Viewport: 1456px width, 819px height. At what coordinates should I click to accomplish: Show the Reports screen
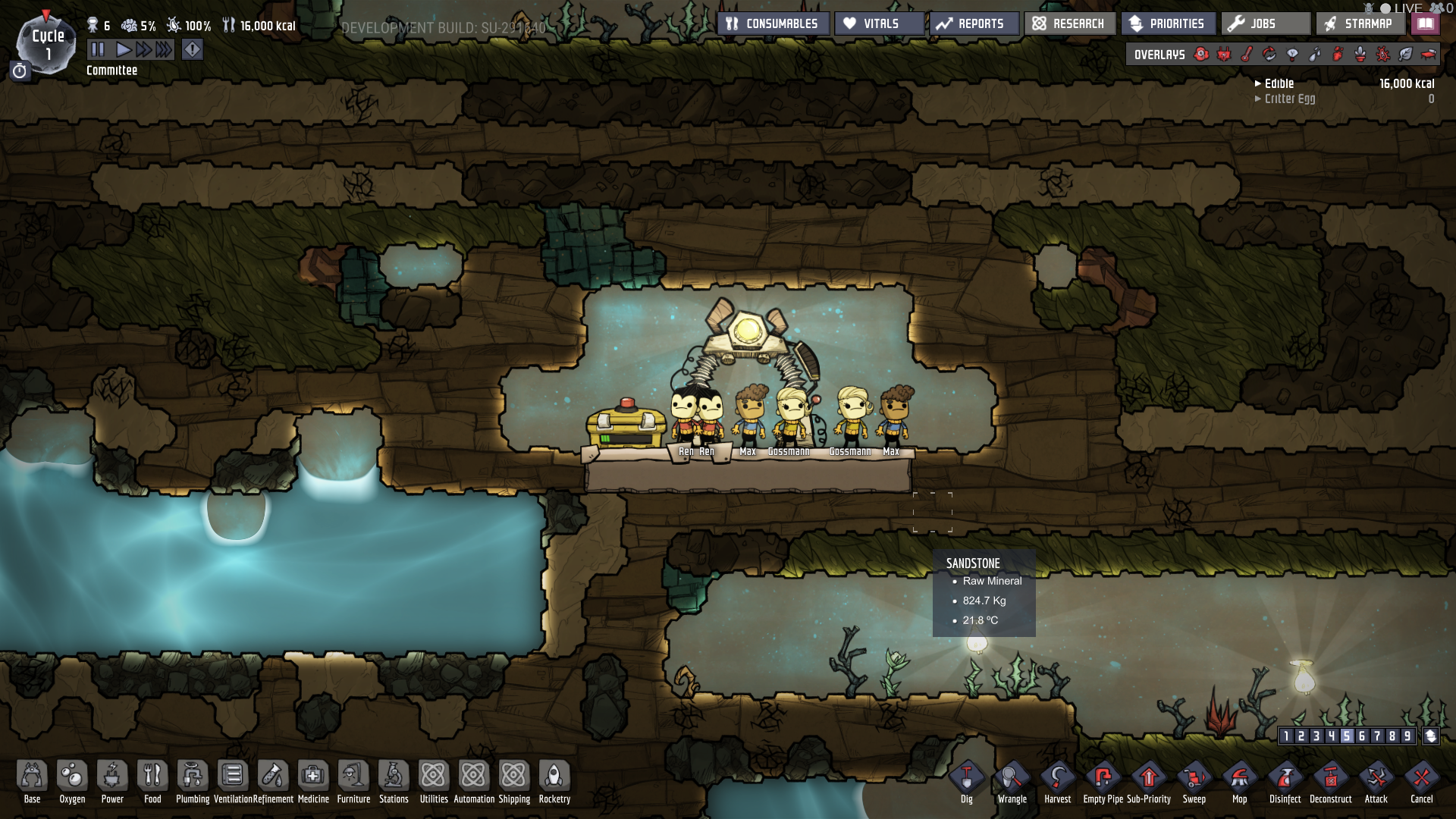[973, 24]
